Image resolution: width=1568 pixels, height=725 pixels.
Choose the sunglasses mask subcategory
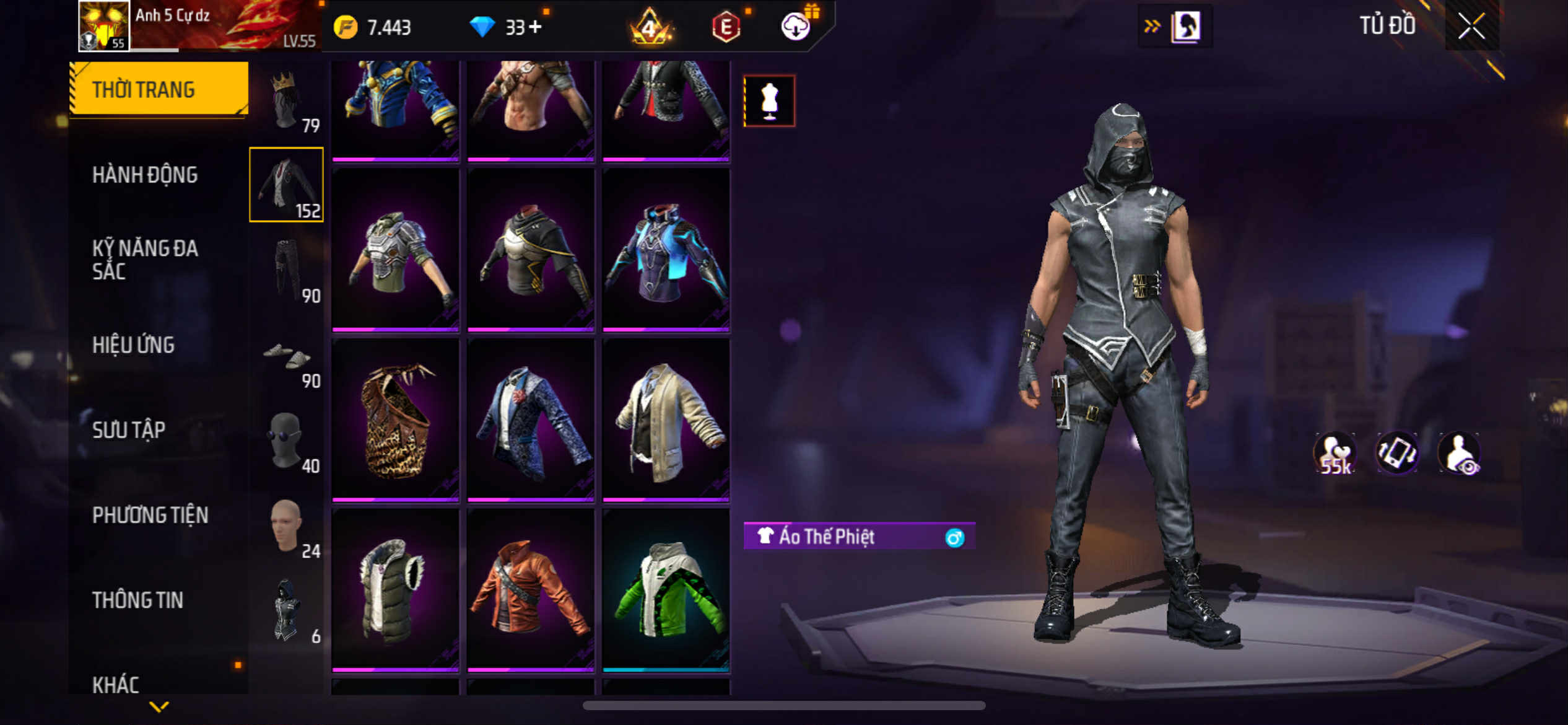click(286, 441)
